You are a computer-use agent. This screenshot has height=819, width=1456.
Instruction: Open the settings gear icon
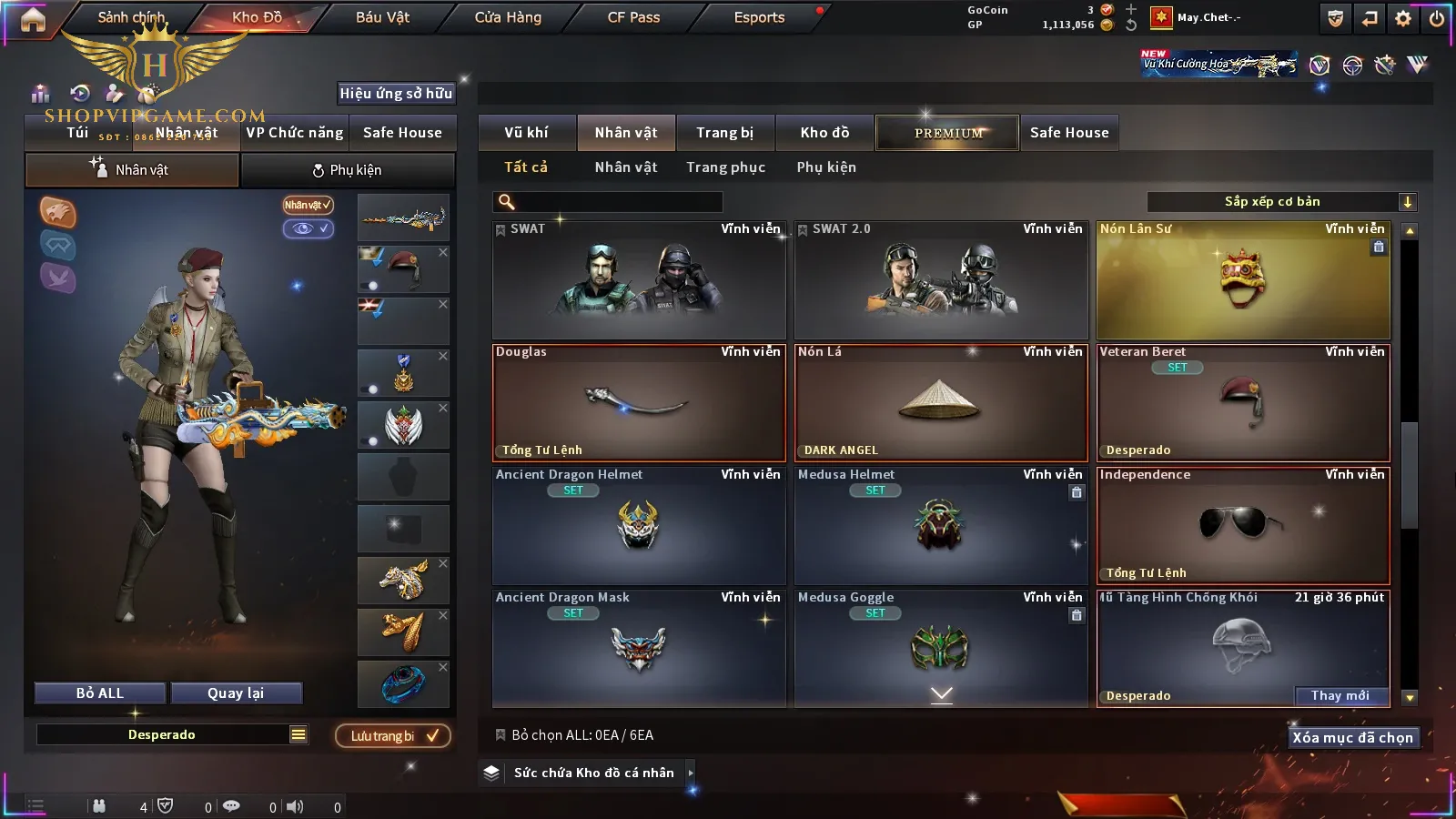tap(1403, 18)
